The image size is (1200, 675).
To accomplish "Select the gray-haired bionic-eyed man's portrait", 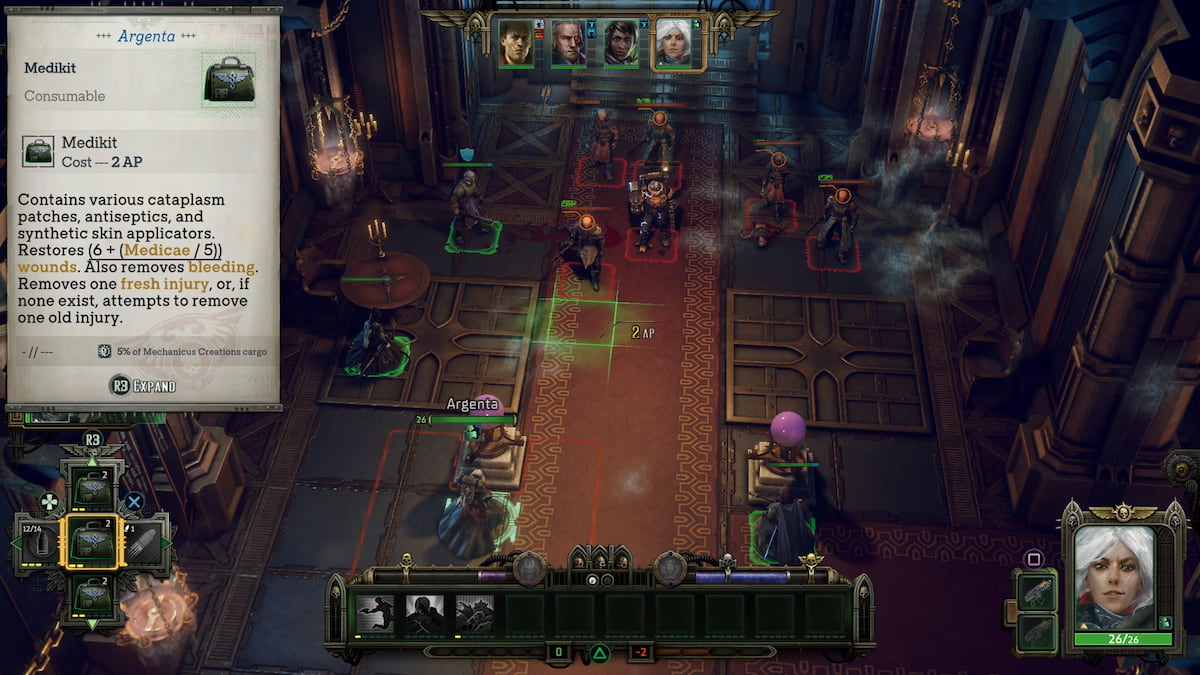I will pos(568,43).
